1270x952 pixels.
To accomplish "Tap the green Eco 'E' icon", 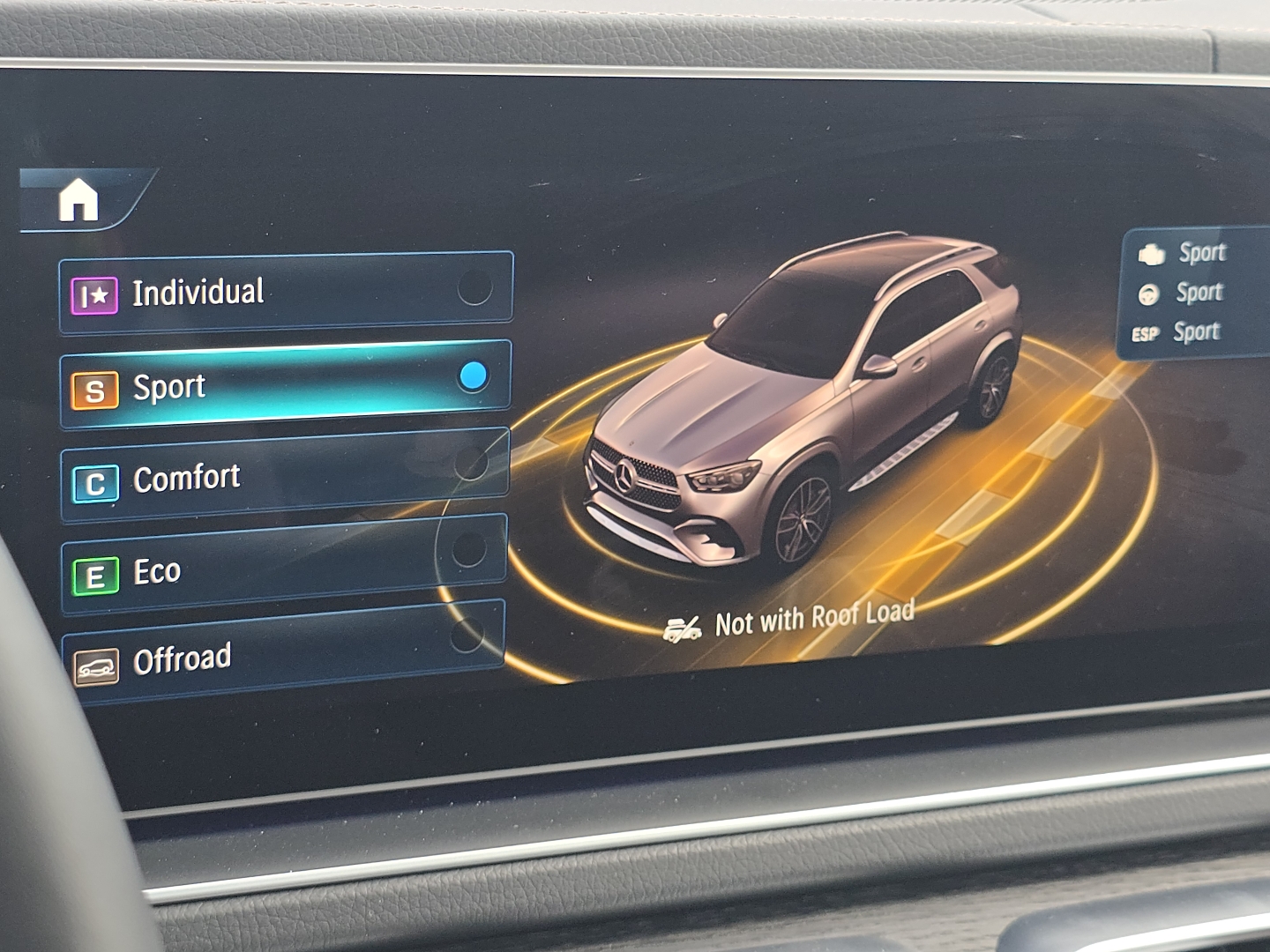I will click(x=94, y=571).
